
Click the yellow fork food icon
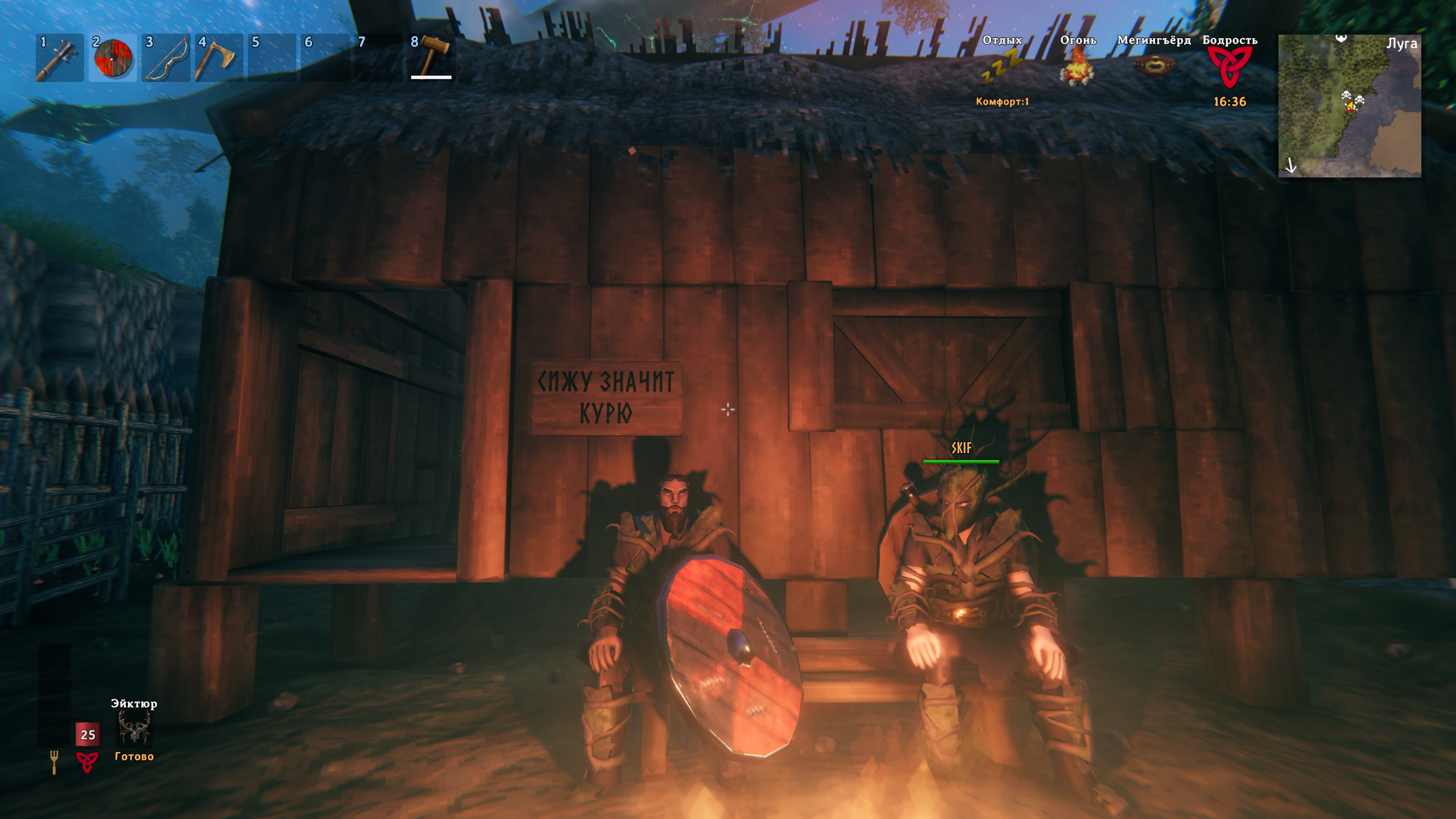click(x=54, y=762)
